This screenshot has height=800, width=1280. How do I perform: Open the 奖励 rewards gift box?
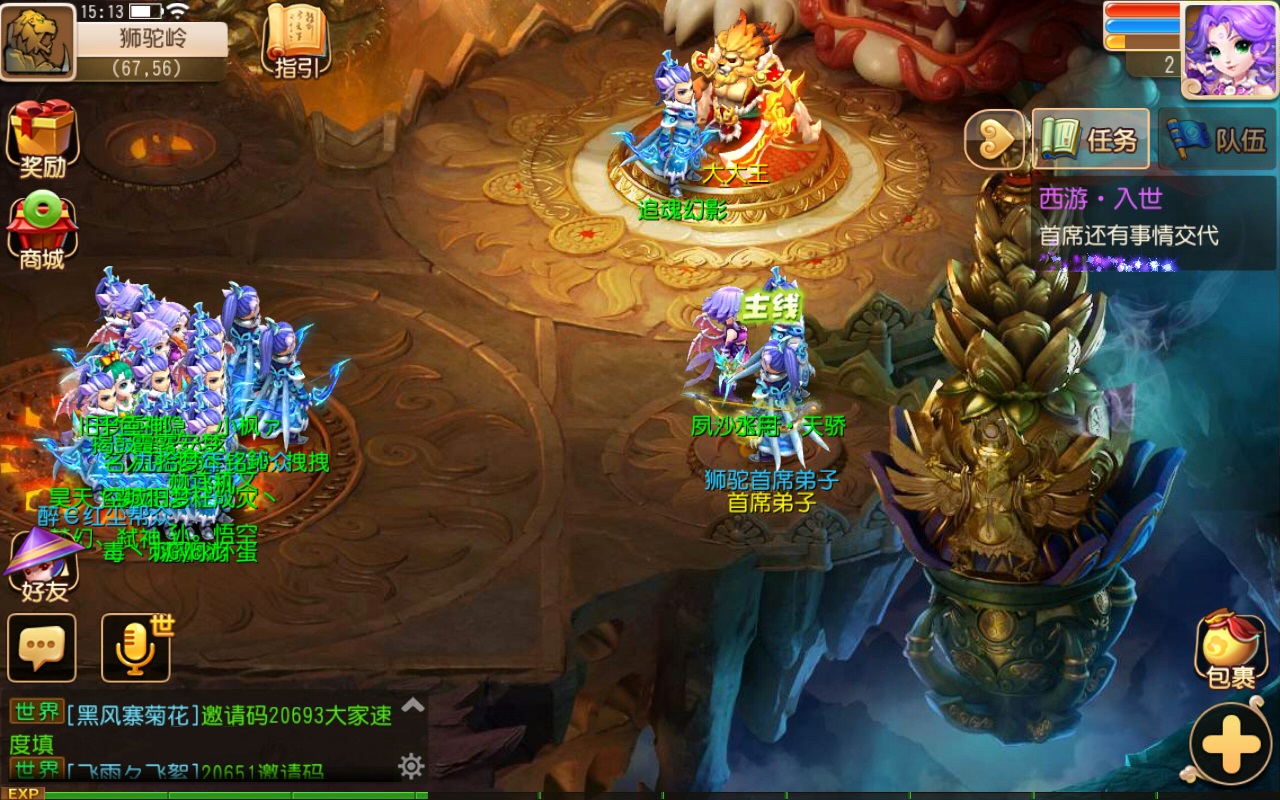(42, 138)
